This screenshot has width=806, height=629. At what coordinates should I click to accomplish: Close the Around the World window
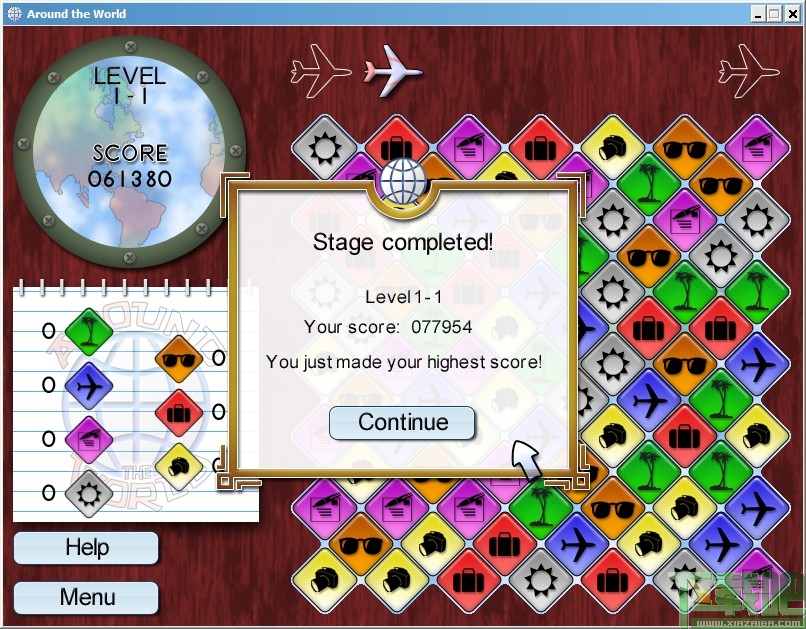pyautogui.click(x=793, y=14)
